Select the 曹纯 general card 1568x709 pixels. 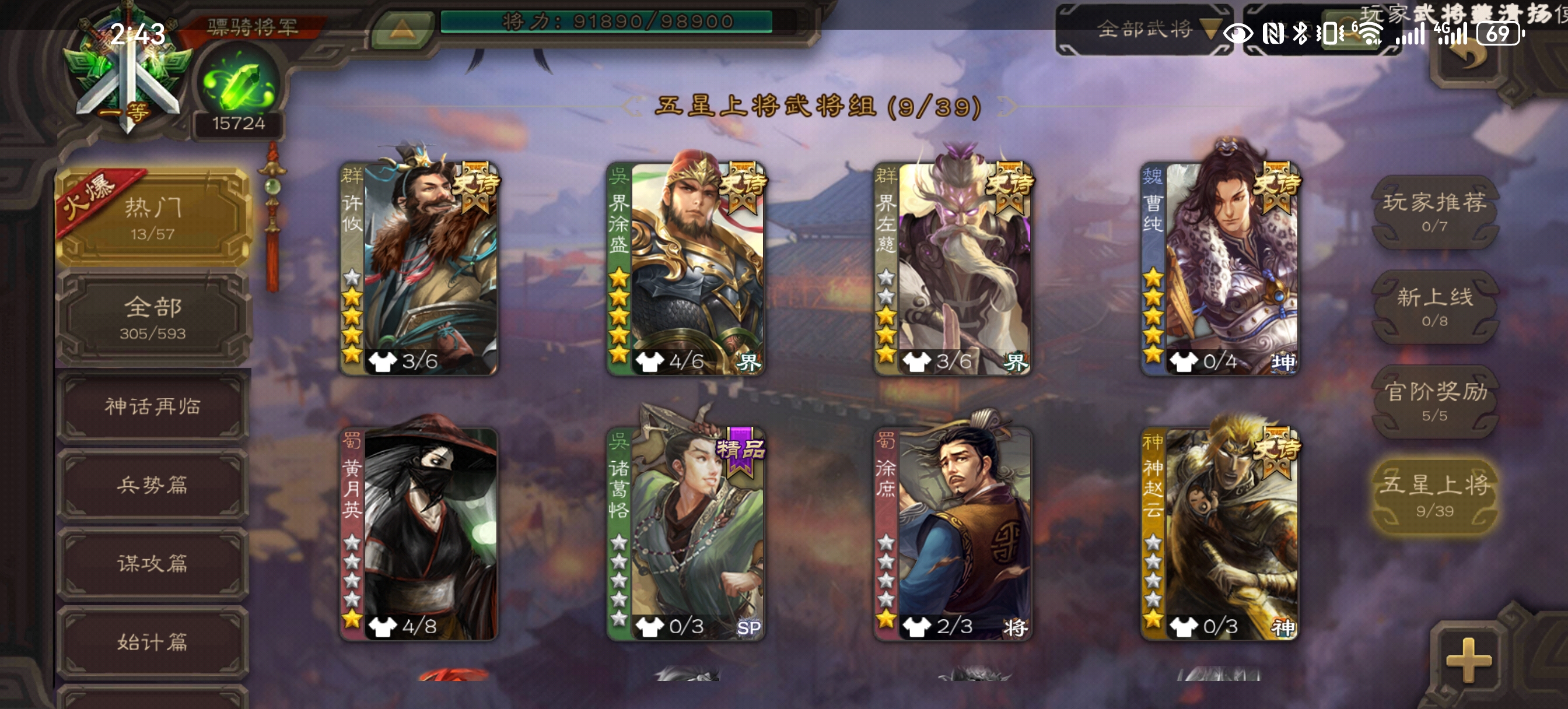pyautogui.click(x=1220, y=268)
